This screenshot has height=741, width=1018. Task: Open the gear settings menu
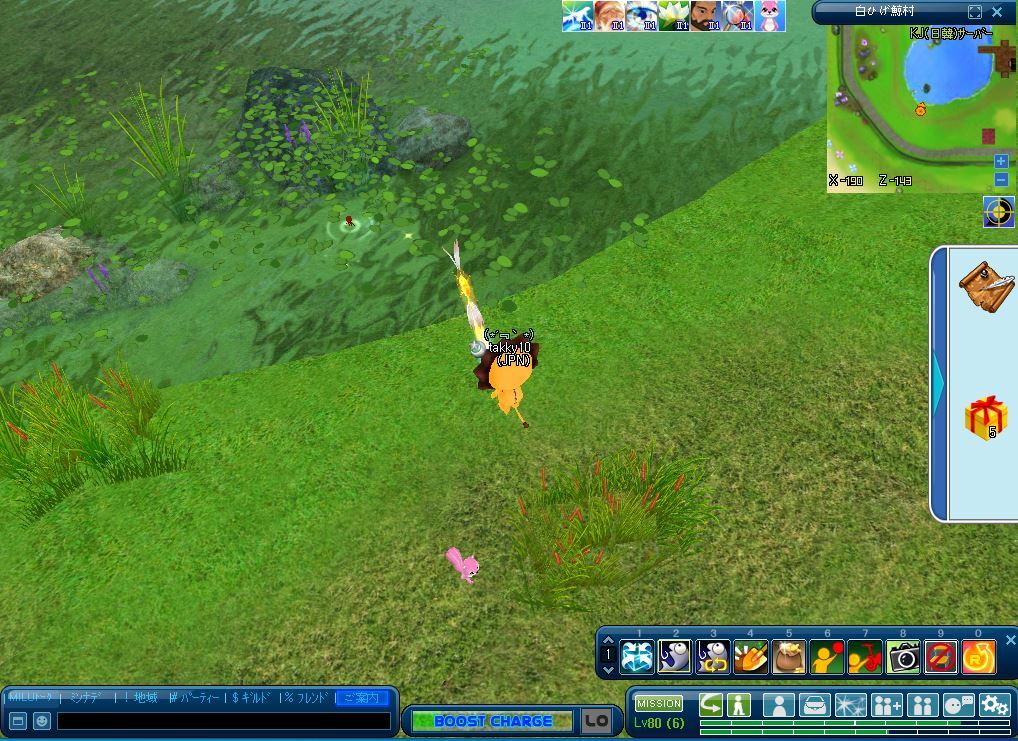993,705
